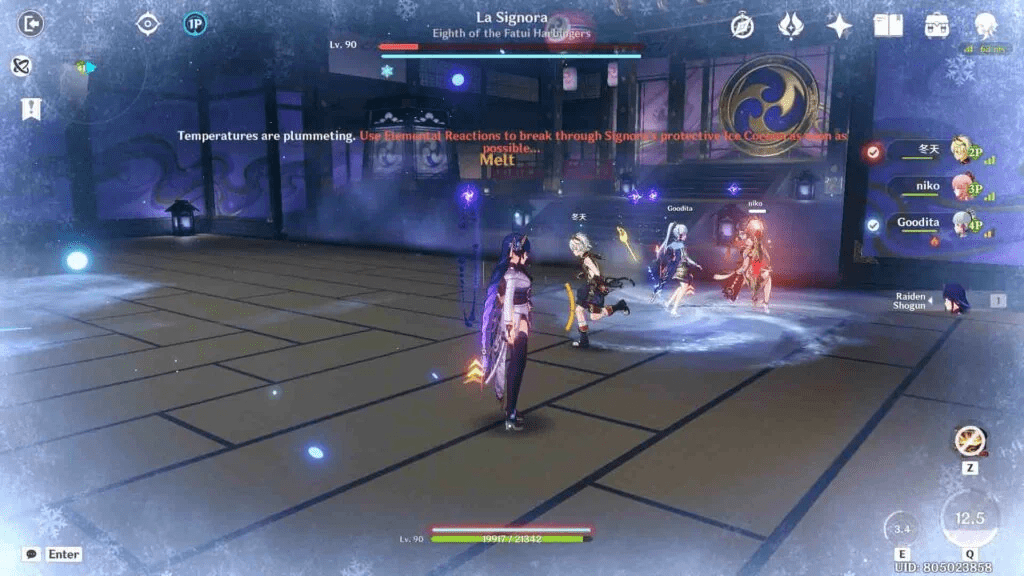Viewport: 1024px width, 576px height.
Task: Select co-op teammate niko (3P)
Action: click(x=930, y=187)
